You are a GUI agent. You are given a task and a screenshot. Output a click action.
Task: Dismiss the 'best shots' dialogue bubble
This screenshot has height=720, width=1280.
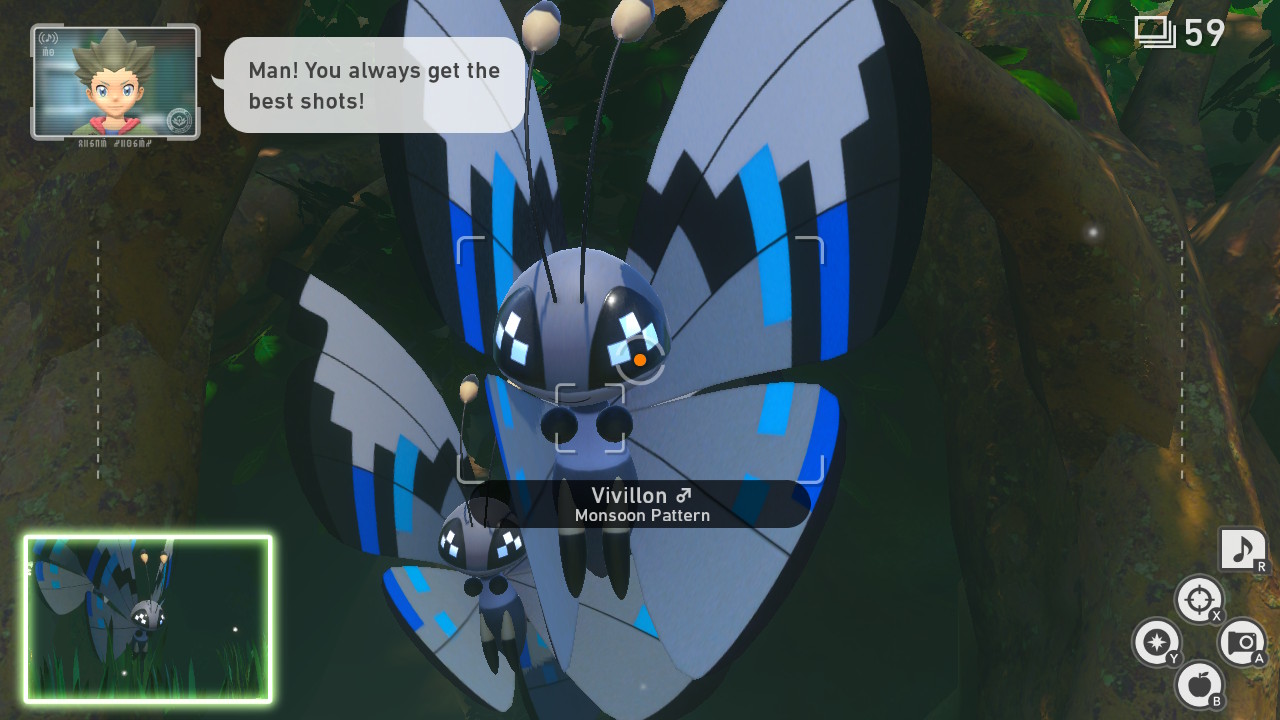click(x=373, y=85)
